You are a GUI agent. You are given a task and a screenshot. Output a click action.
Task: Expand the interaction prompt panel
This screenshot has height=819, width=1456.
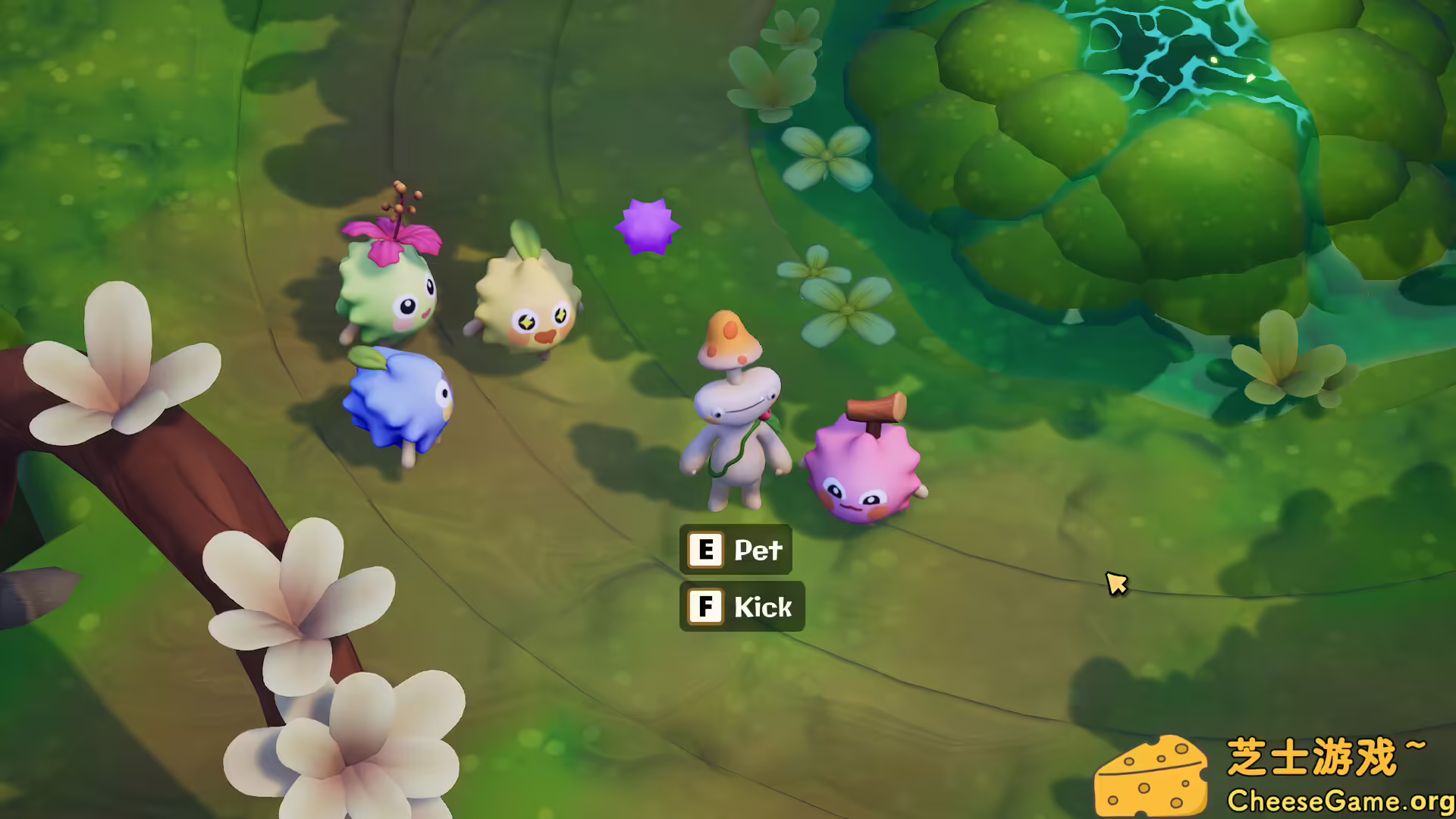(739, 578)
